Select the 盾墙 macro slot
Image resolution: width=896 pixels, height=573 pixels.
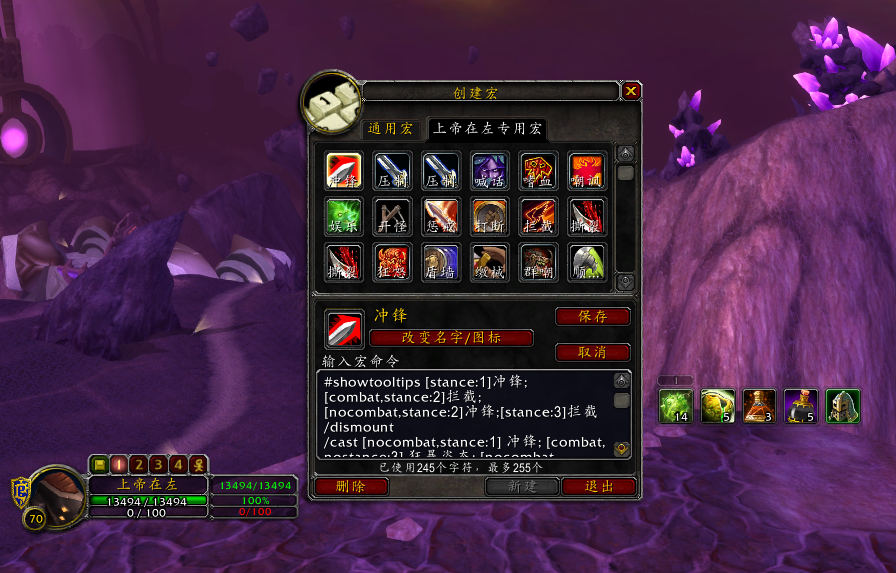coord(441,263)
